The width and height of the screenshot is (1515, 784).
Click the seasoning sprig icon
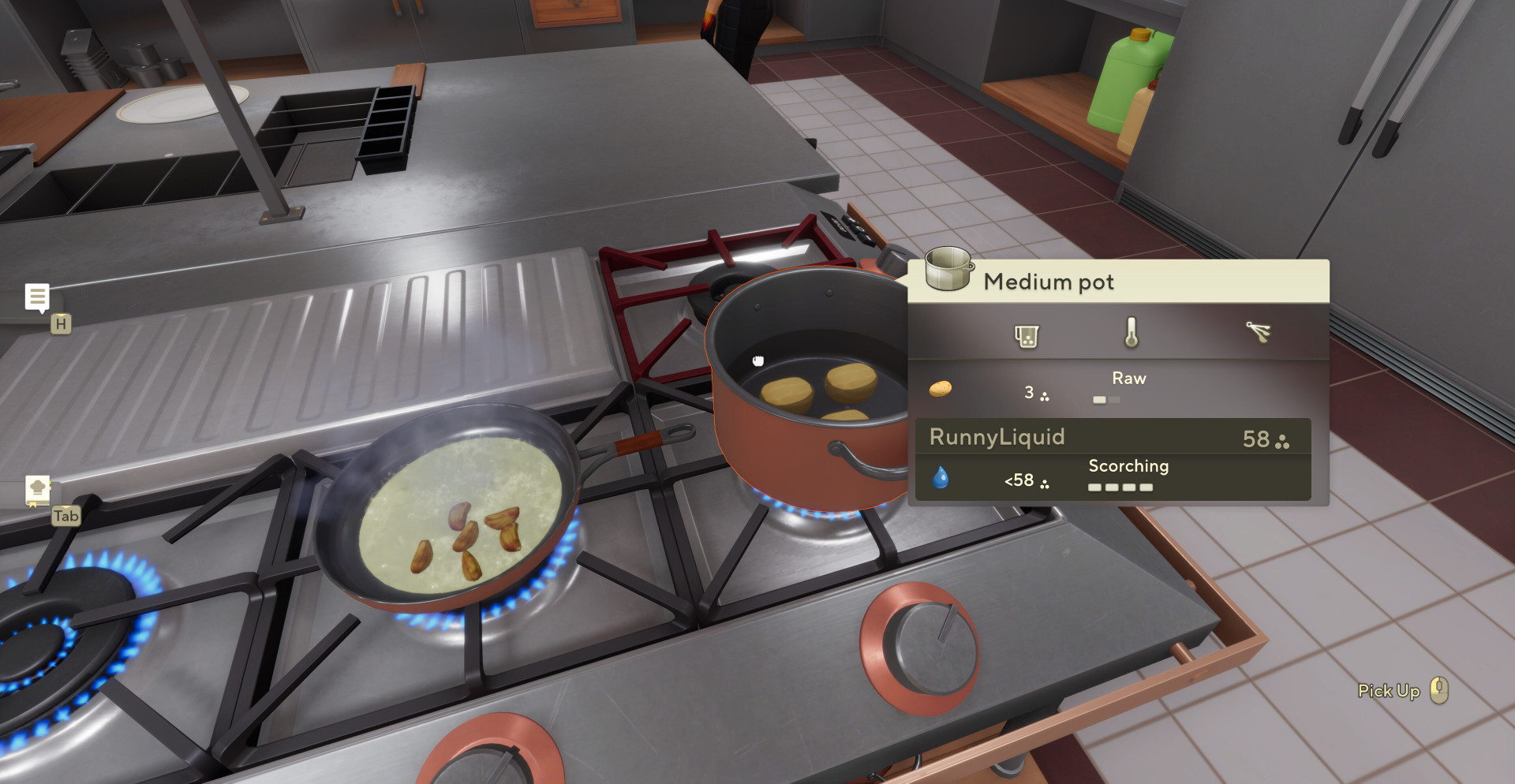[x=1258, y=332]
